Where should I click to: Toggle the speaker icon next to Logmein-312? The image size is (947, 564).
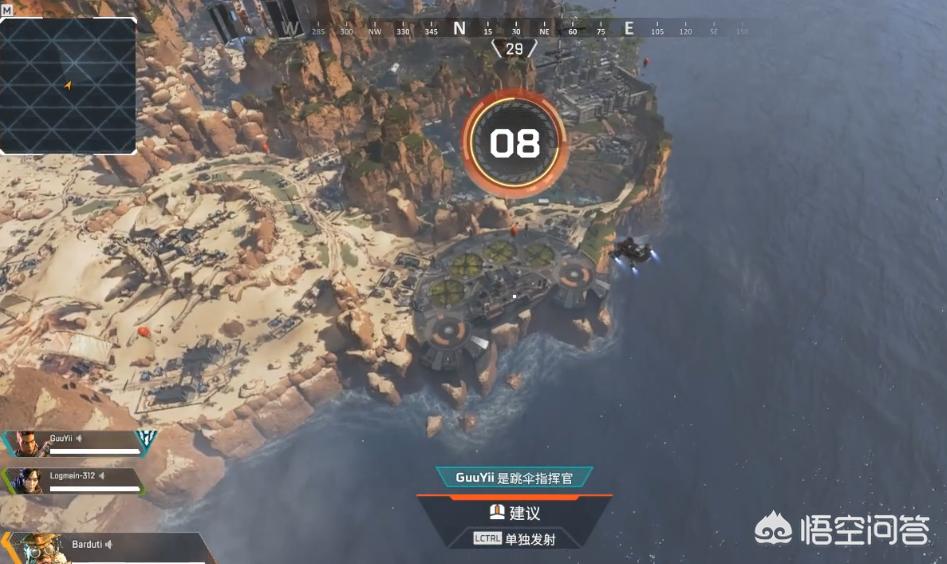click(103, 475)
